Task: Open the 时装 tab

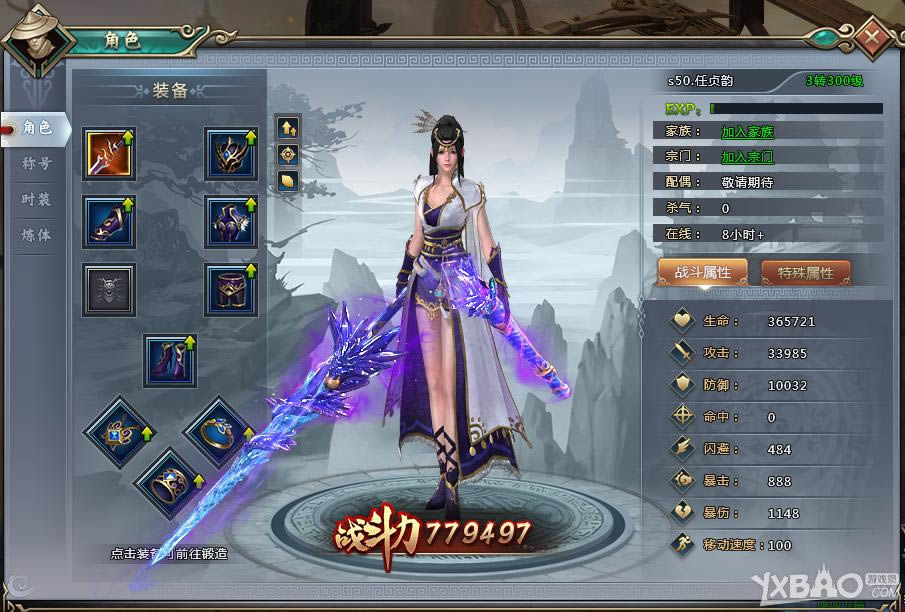Action: click(36, 199)
